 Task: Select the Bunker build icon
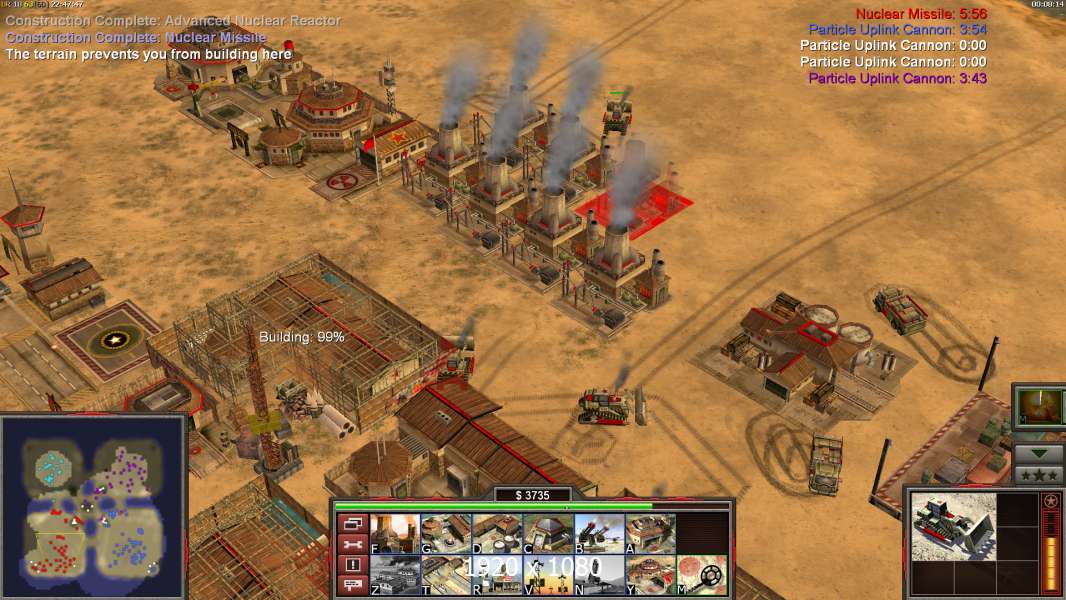pyautogui.click(x=548, y=534)
